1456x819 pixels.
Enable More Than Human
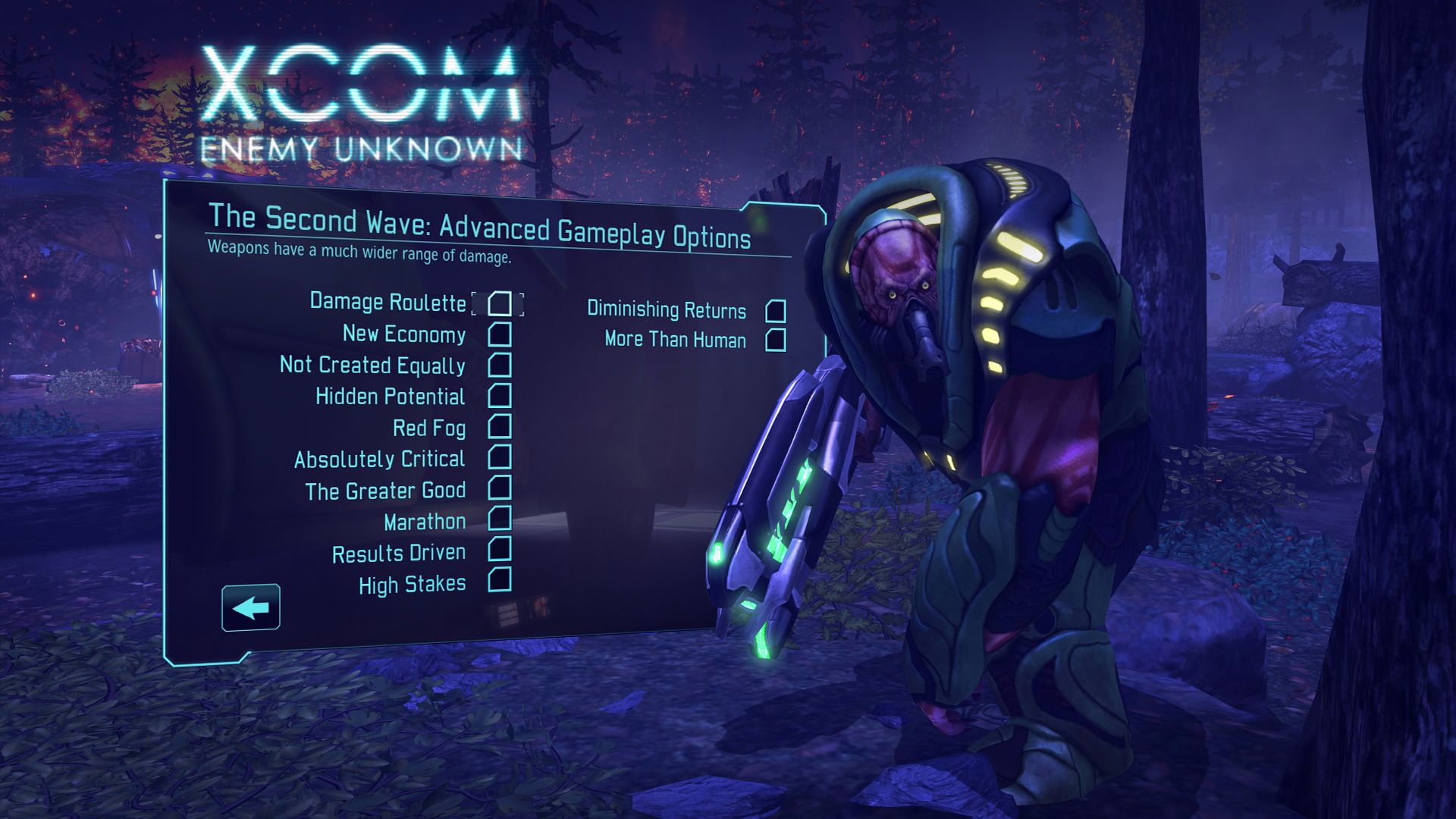tap(777, 340)
